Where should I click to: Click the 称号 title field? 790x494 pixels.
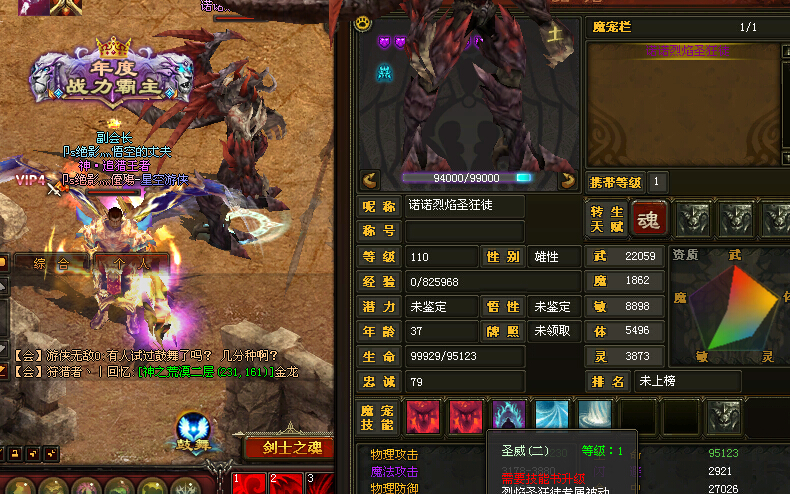click(464, 231)
